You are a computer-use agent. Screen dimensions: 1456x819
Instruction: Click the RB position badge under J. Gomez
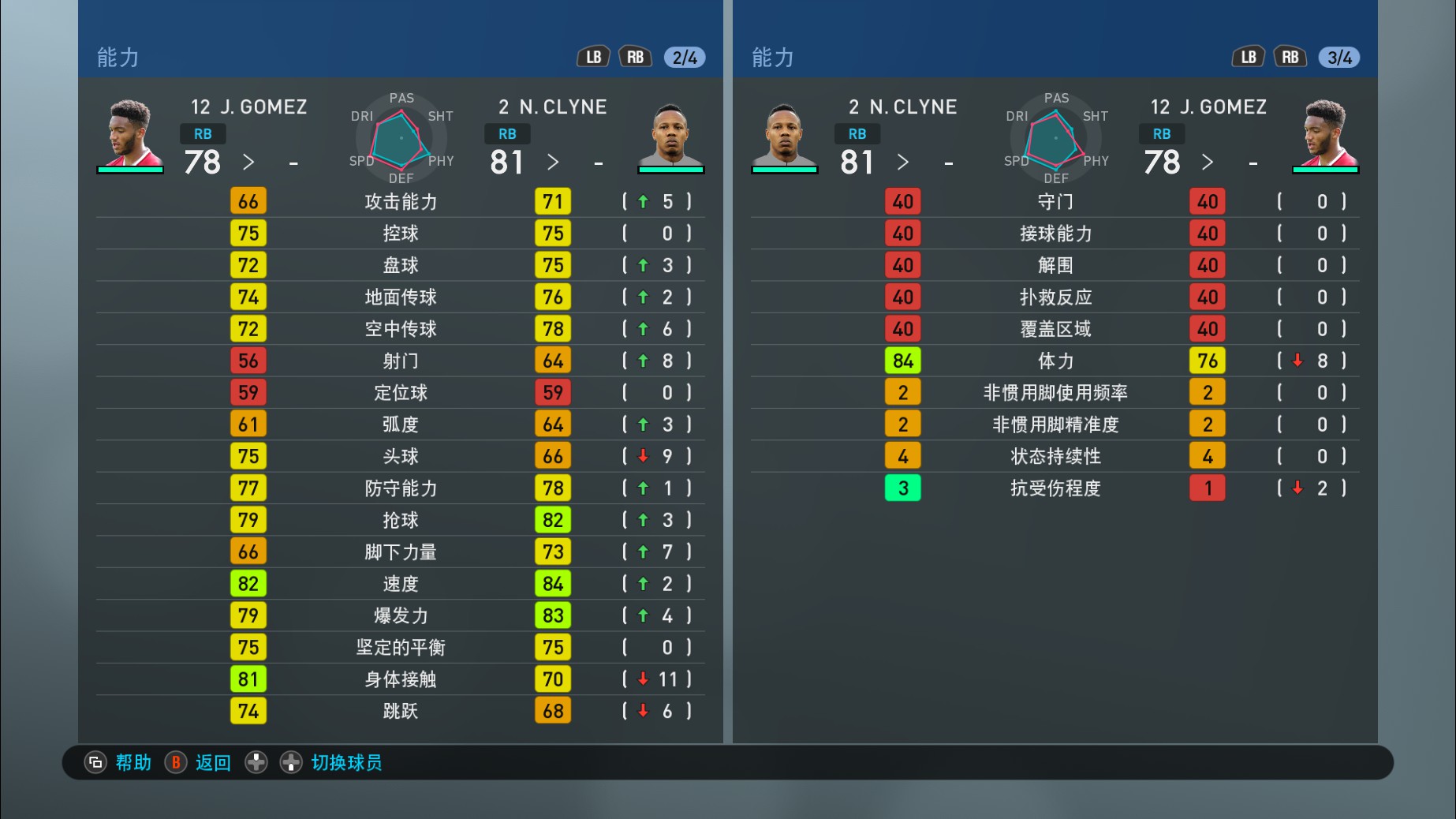[x=203, y=134]
